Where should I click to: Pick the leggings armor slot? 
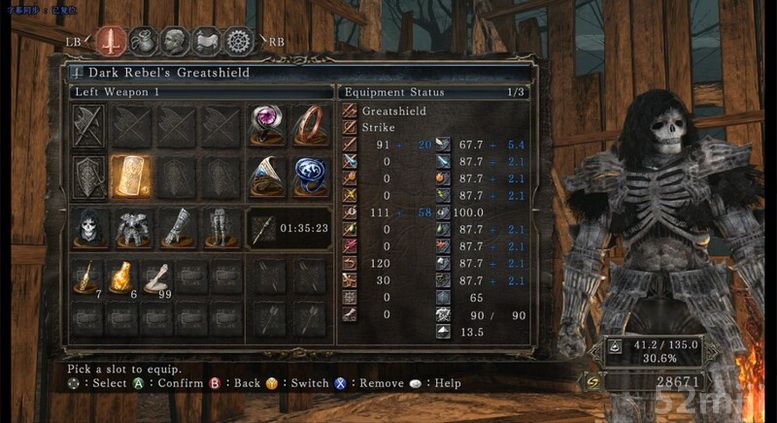[x=219, y=229]
